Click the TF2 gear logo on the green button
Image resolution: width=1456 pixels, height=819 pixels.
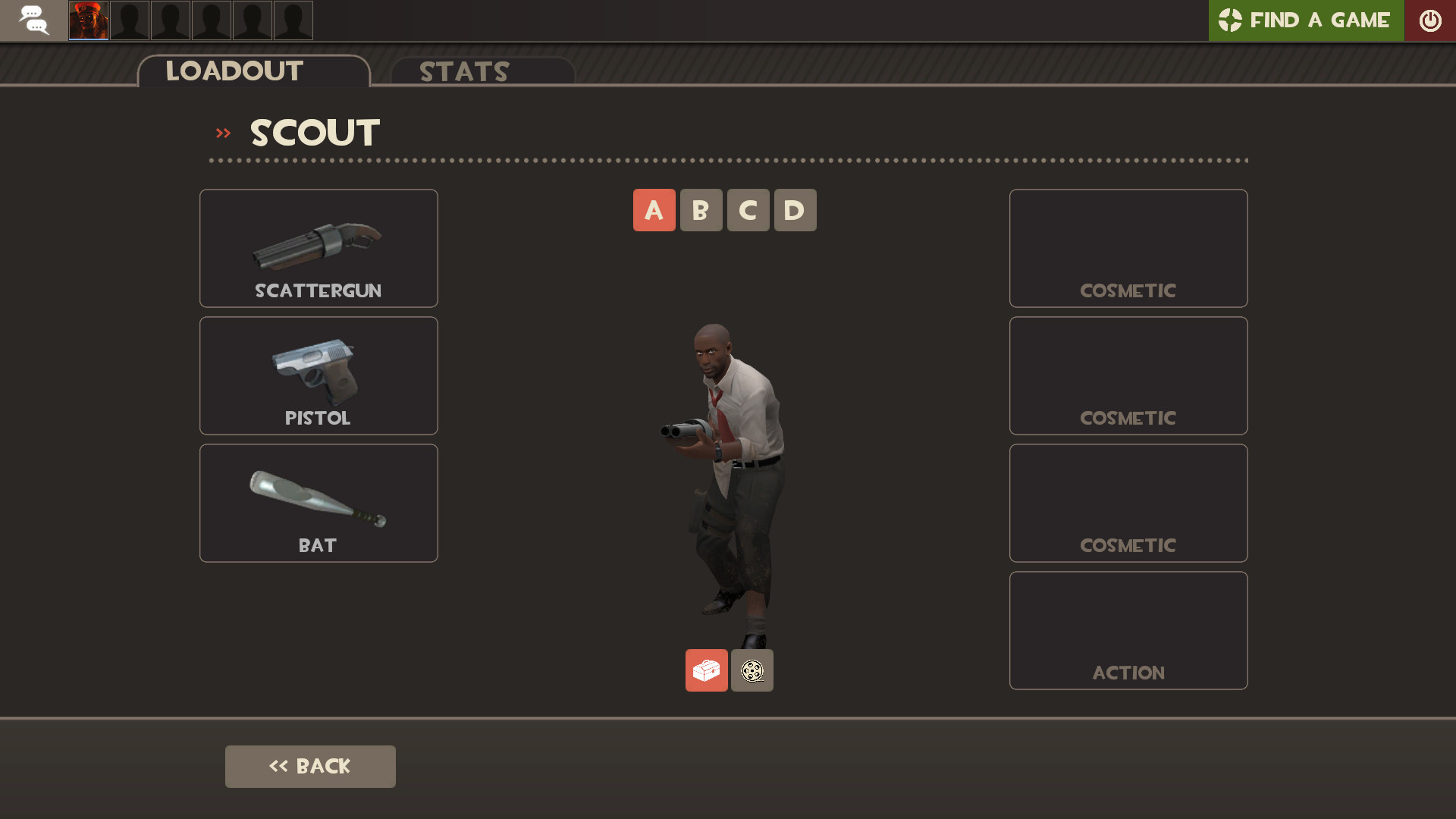(1232, 20)
